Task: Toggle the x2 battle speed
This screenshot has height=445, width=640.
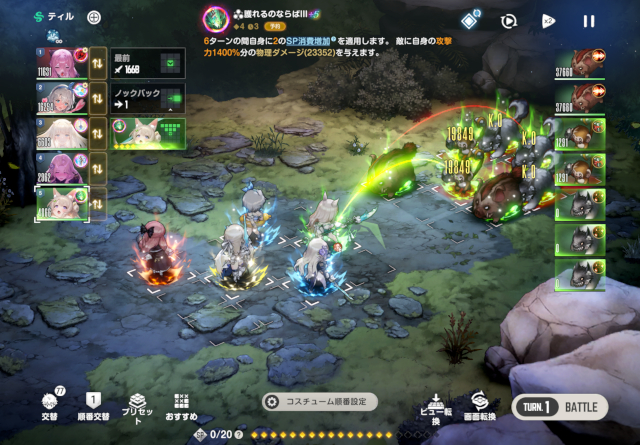Action: tap(549, 20)
